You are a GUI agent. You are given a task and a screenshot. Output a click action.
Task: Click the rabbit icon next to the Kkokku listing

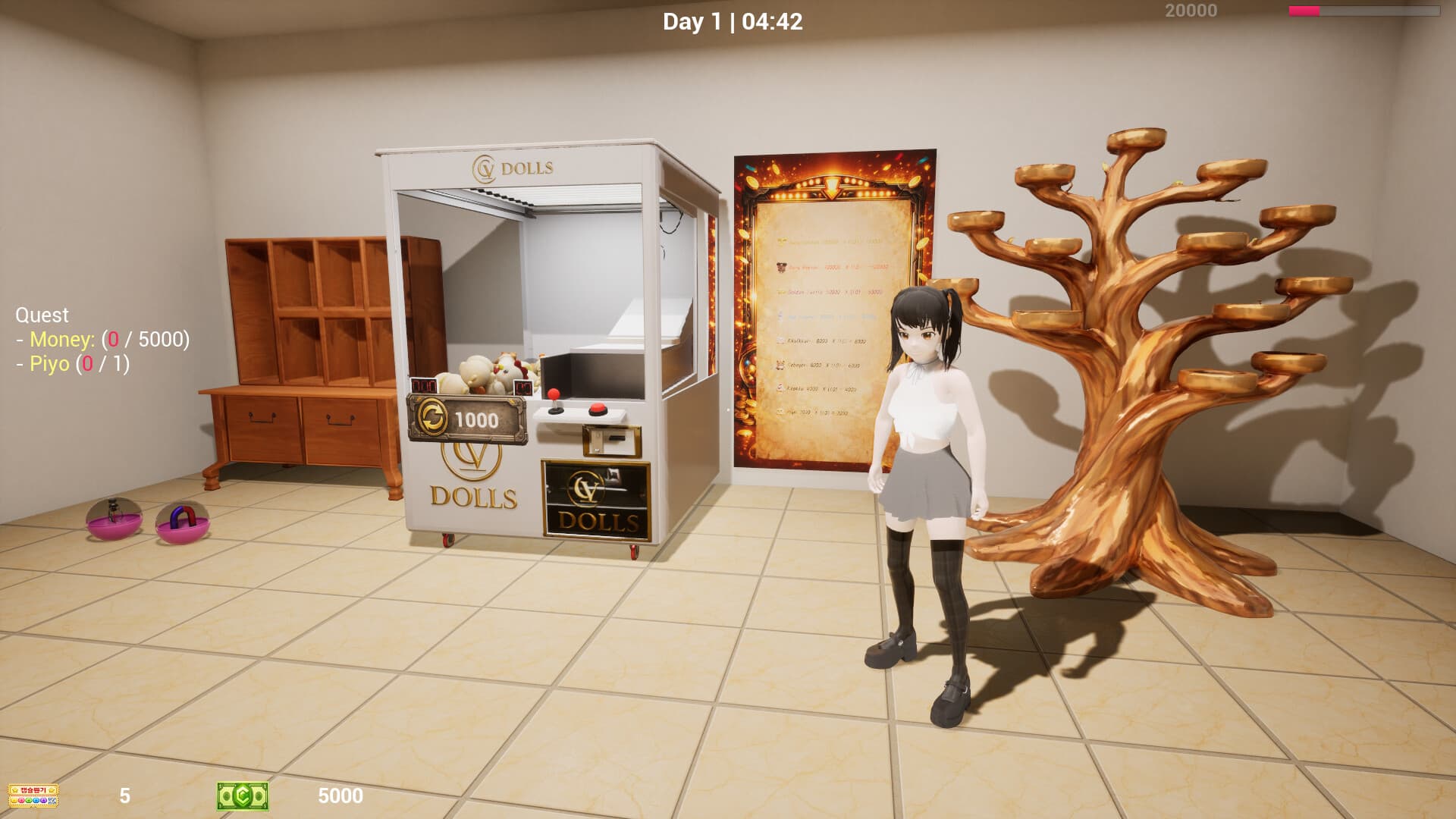point(779,388)
